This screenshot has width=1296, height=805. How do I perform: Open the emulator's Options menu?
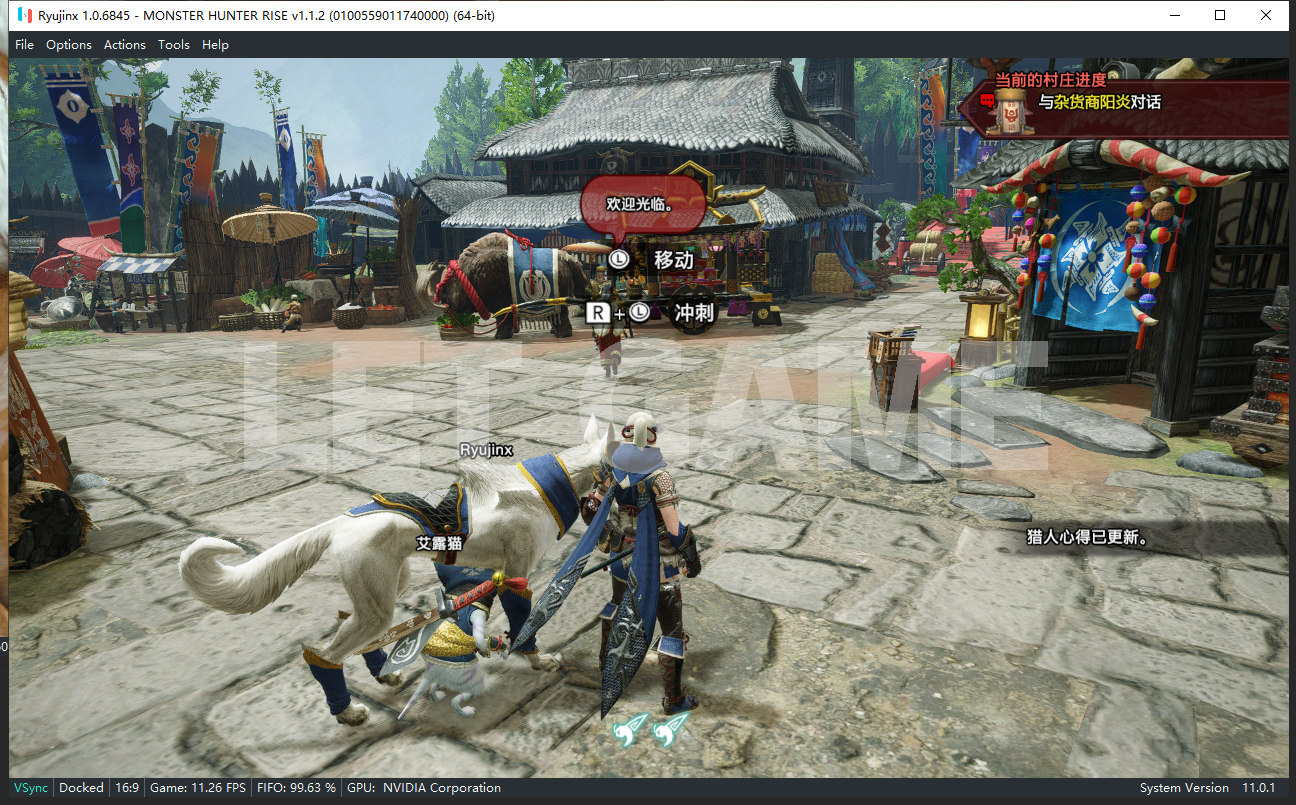point(69,45)
